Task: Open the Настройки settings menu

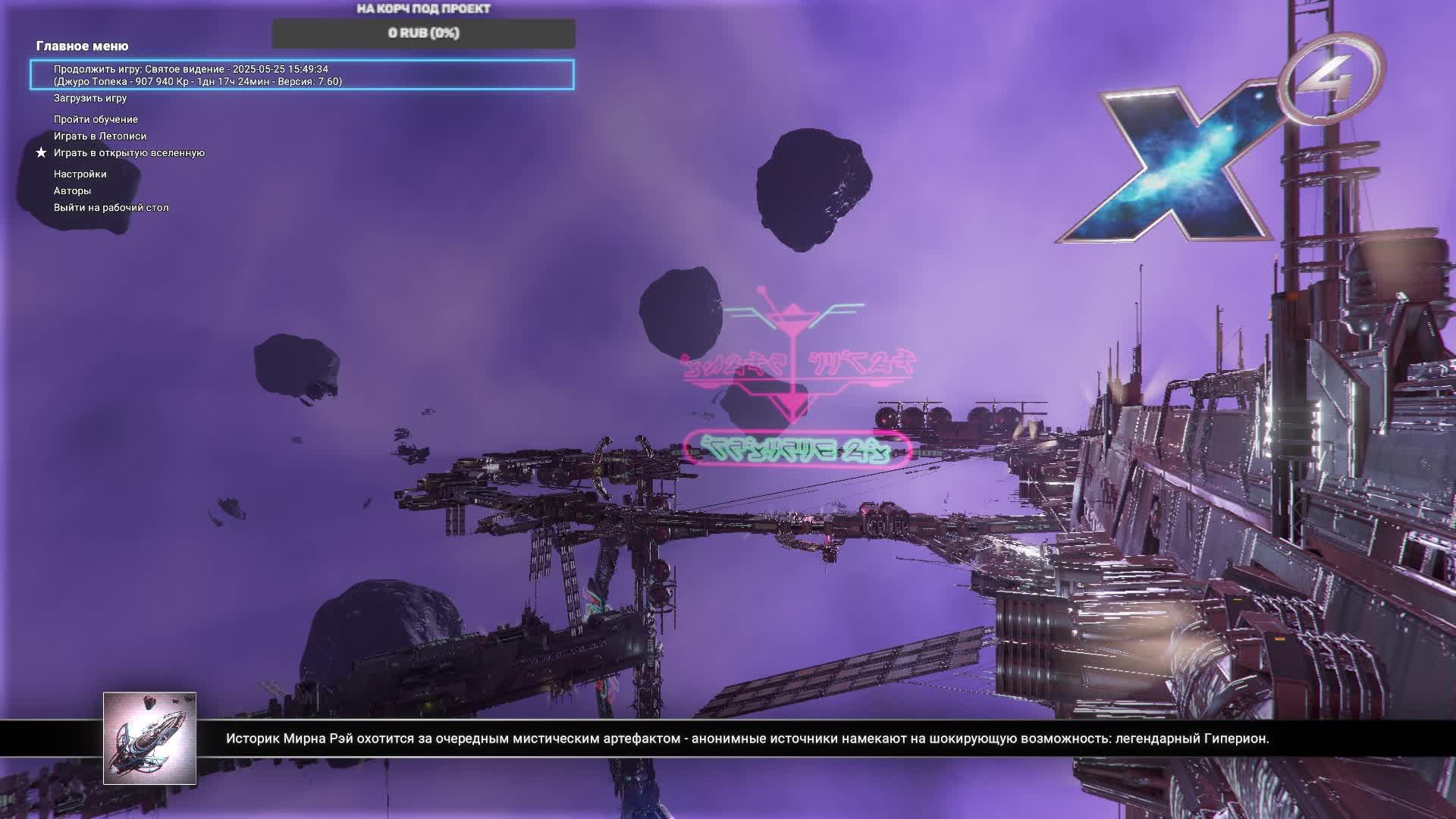Action: coord(80,174)
